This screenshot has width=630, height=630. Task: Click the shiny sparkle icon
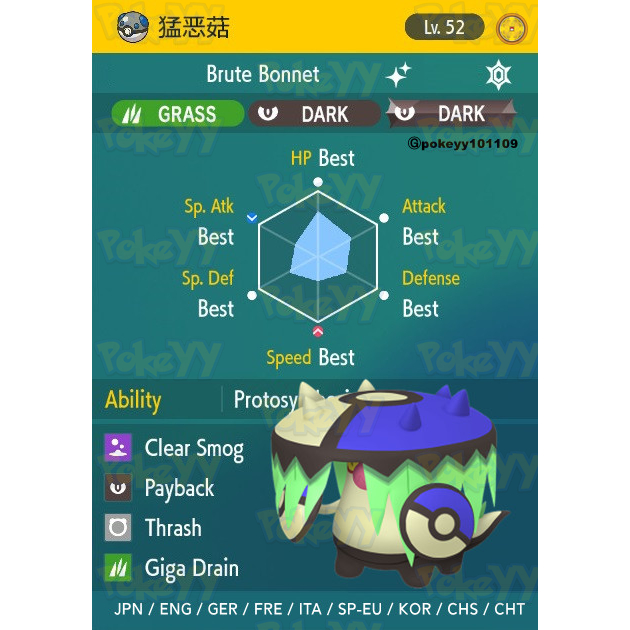[399, 74]
